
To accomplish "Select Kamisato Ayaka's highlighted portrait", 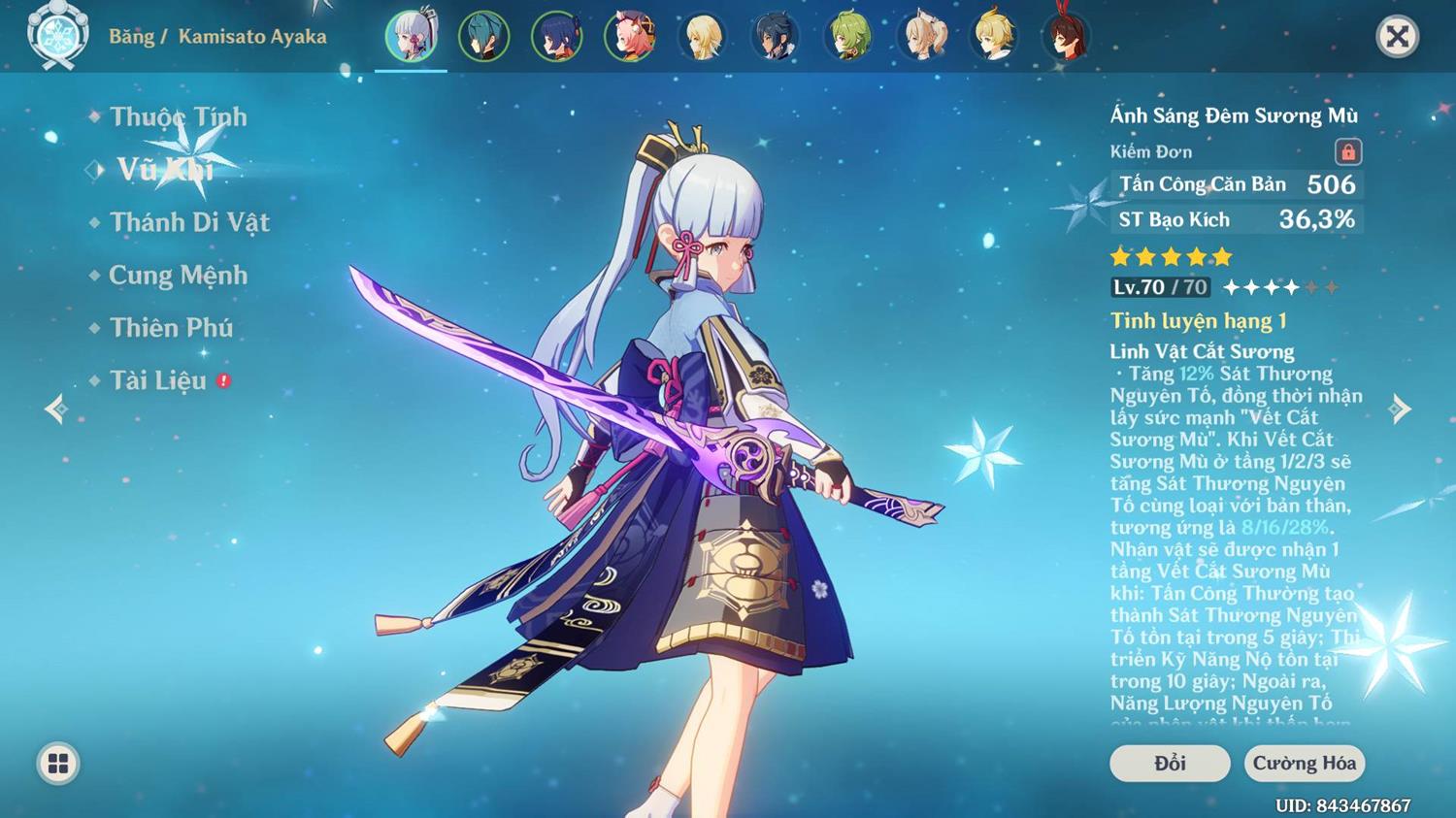I will tap(411, 37).
